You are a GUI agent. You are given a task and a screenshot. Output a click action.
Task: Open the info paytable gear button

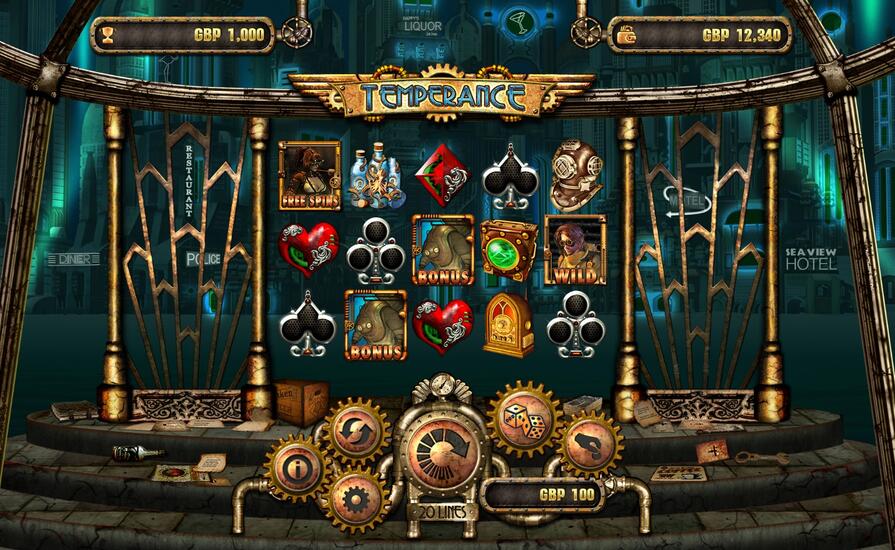coord(296,467)
